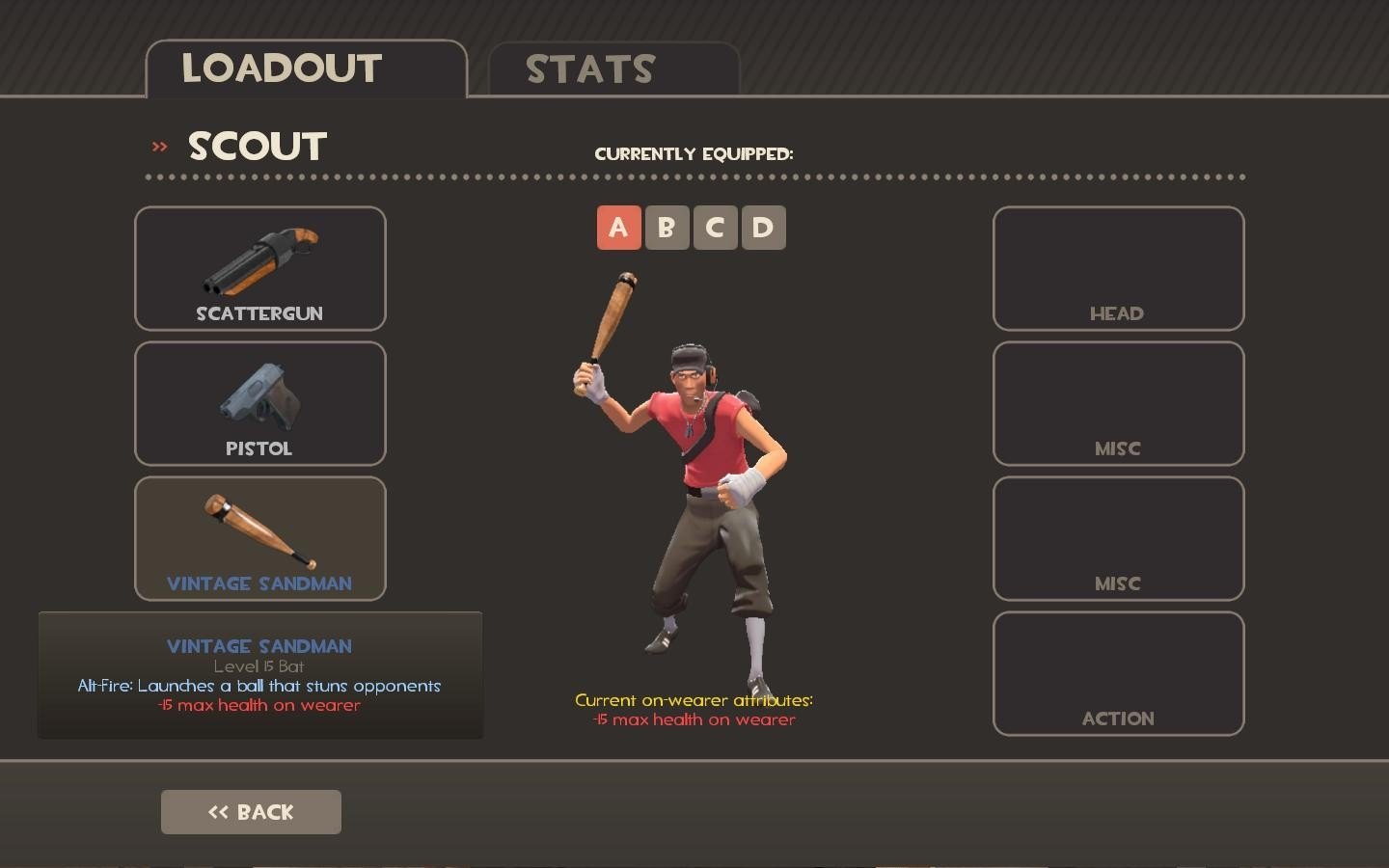Screen dimensions: 1389x868
Task: Open the empty Action item slot
Action: (1118, 674)
